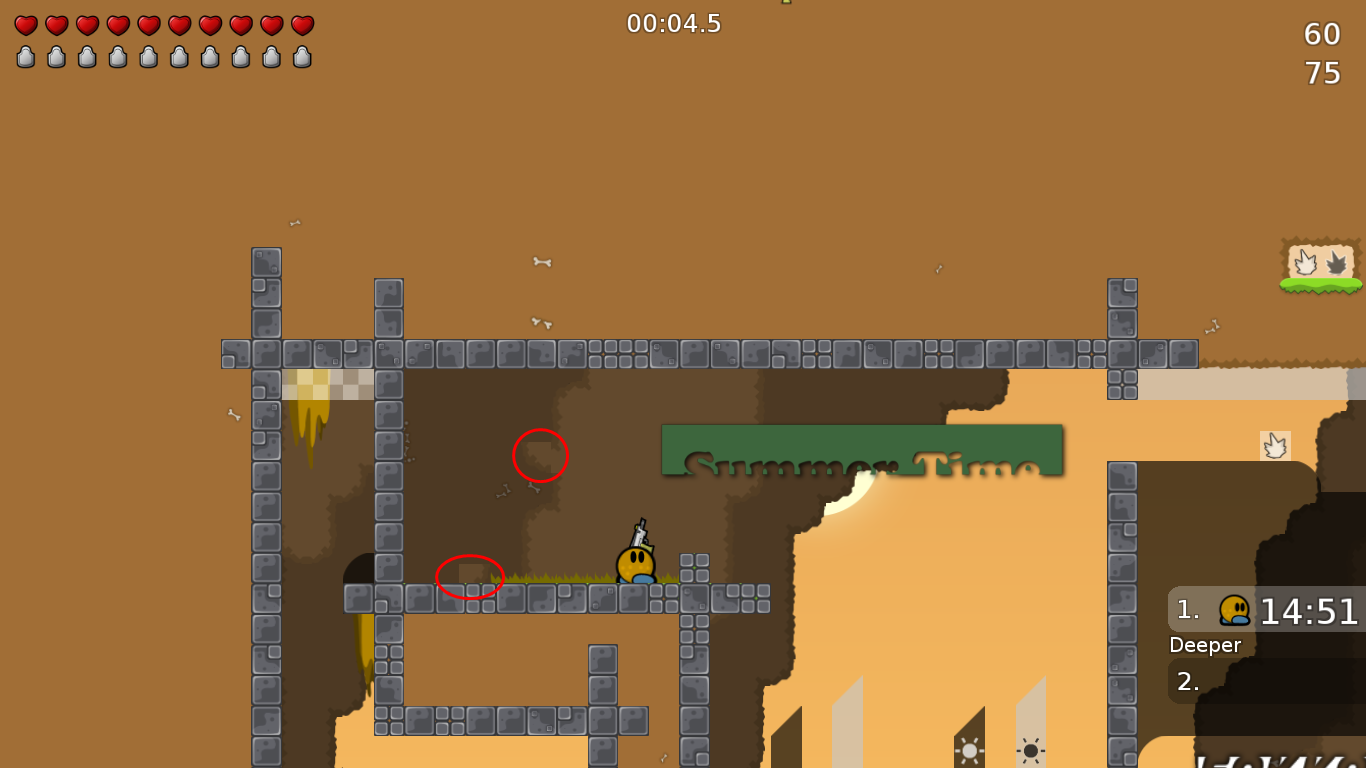Viewport: 1366px width, 768px height.
Task: Click inside the upper red circle marker
Action: (x=540, y=456)
